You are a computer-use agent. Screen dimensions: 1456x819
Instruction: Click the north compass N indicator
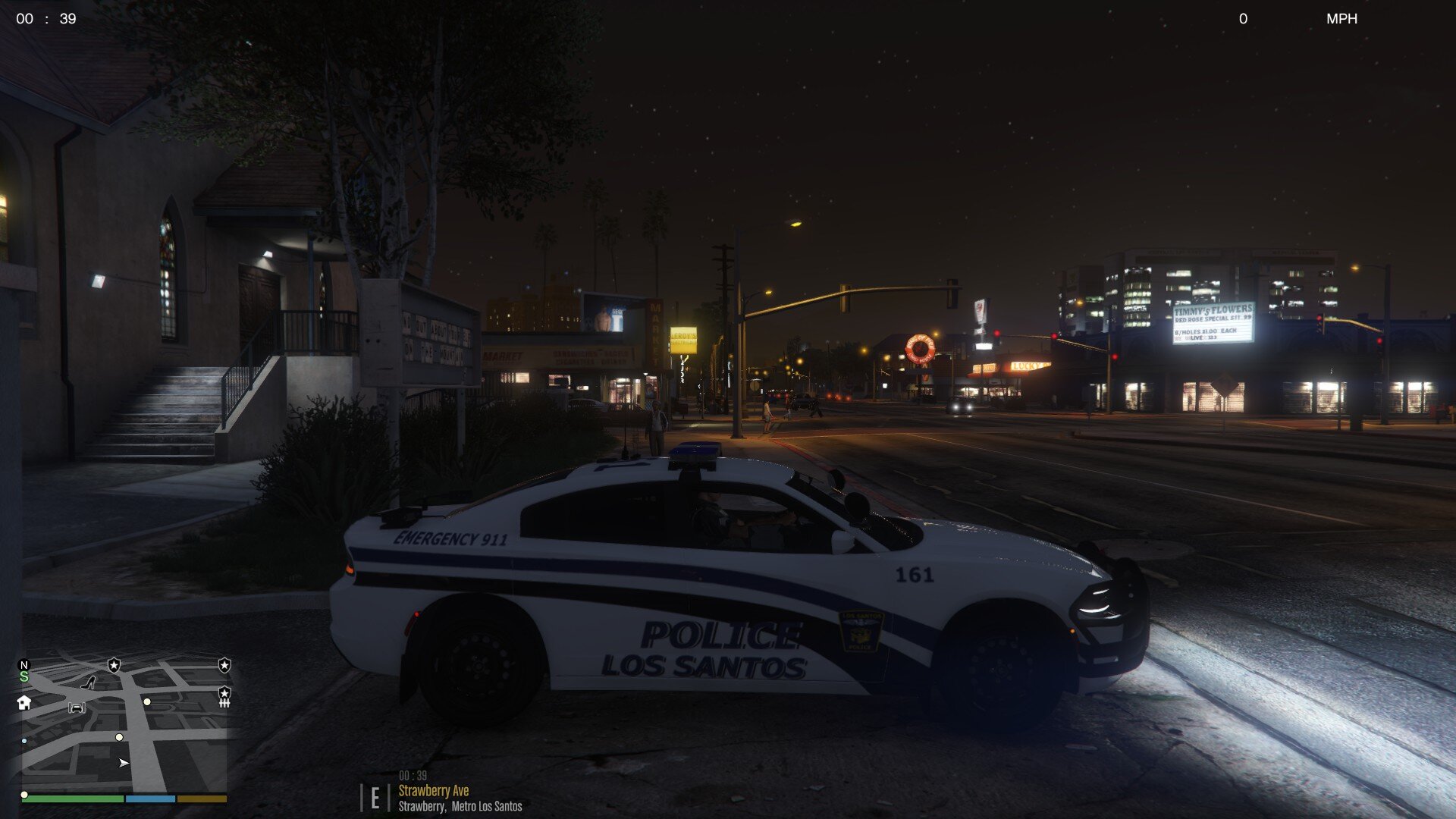coord(24,665)
